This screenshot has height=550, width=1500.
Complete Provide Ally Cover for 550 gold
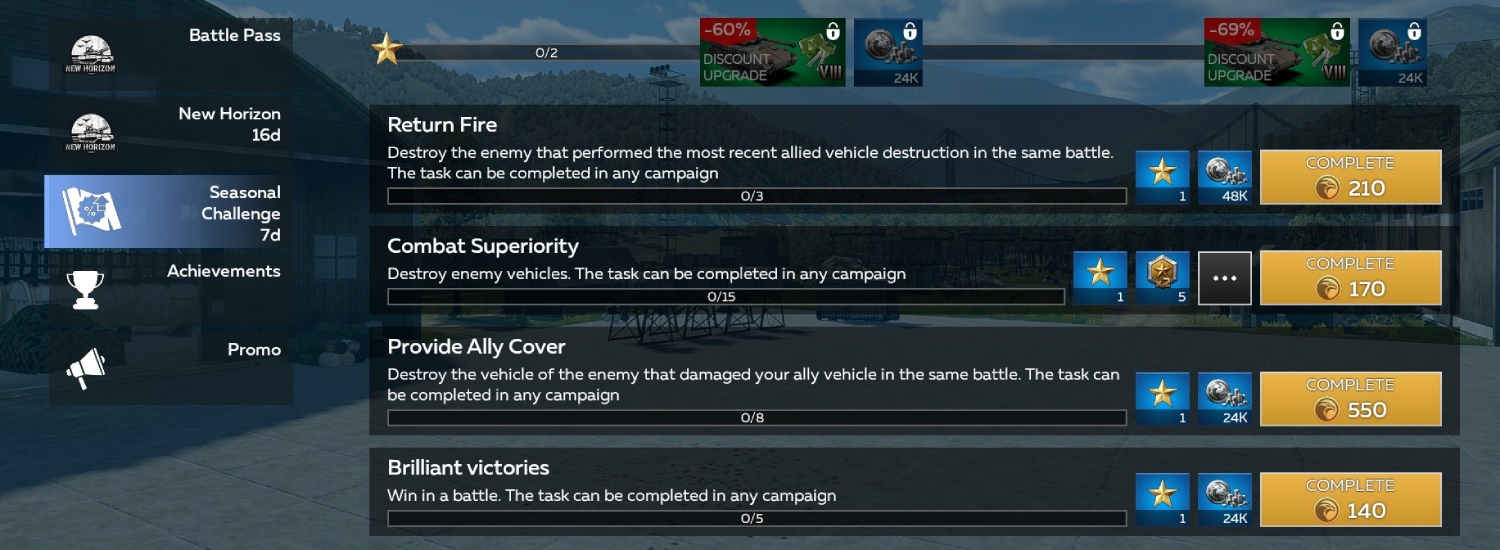(x=1350, y=399)
